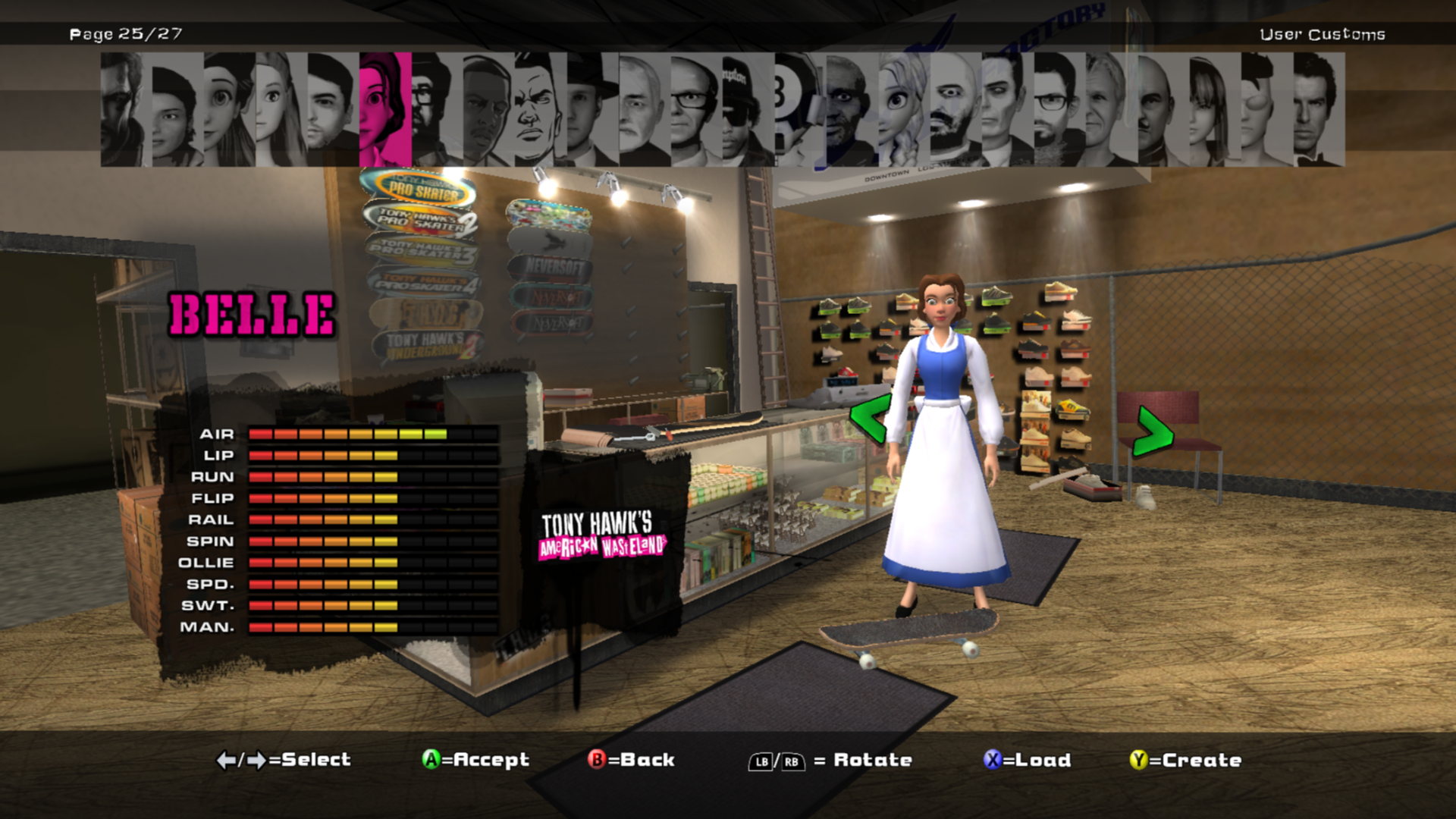The height and width of the screenshot is (819, 1456).
Task: Pick the portrait with the Compton cap and sunglasses
Action: pyautogui.click(x=747, y=109)
